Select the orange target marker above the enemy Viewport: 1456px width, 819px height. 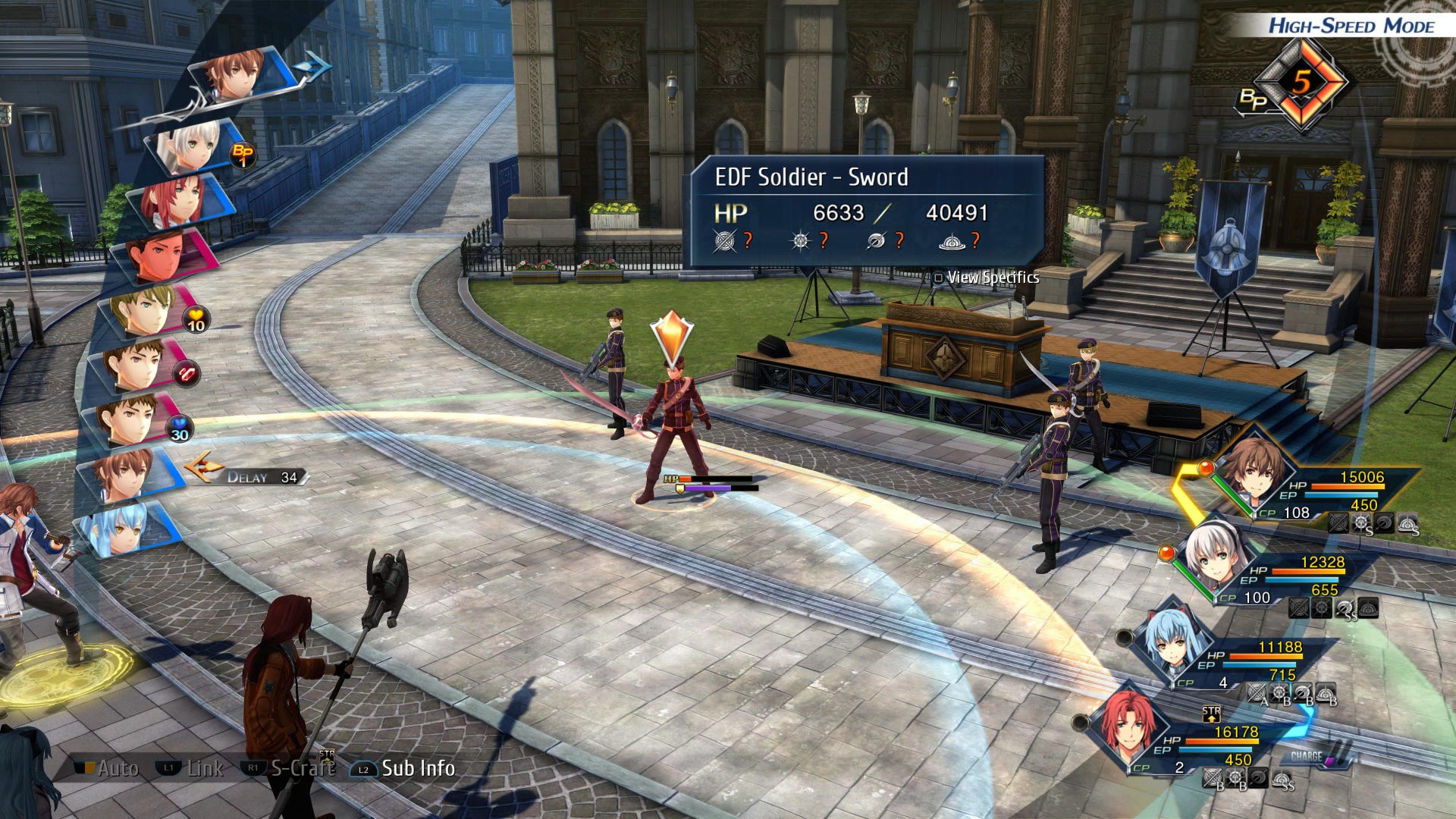672,337
